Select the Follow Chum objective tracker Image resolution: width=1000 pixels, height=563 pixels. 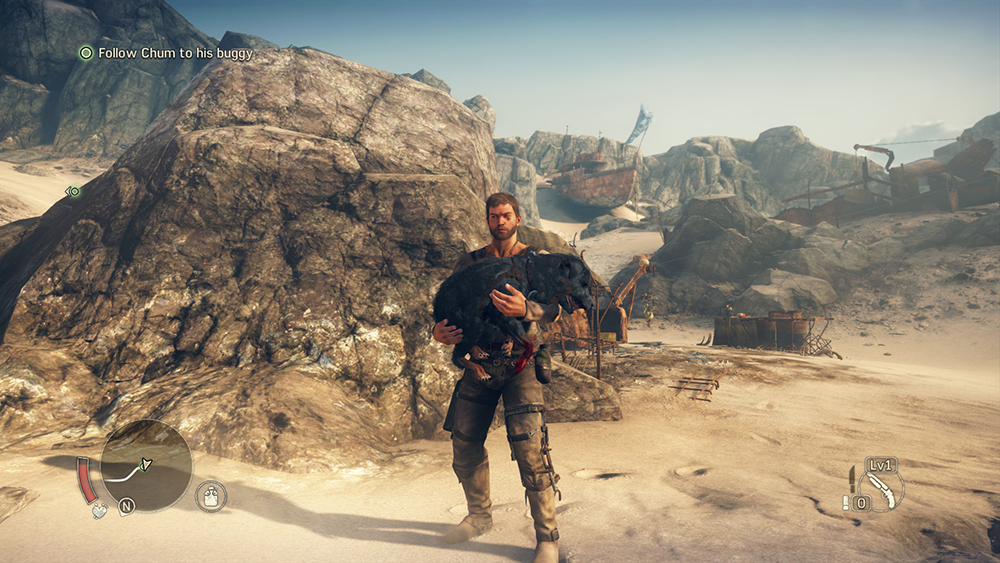pos(165,53)
